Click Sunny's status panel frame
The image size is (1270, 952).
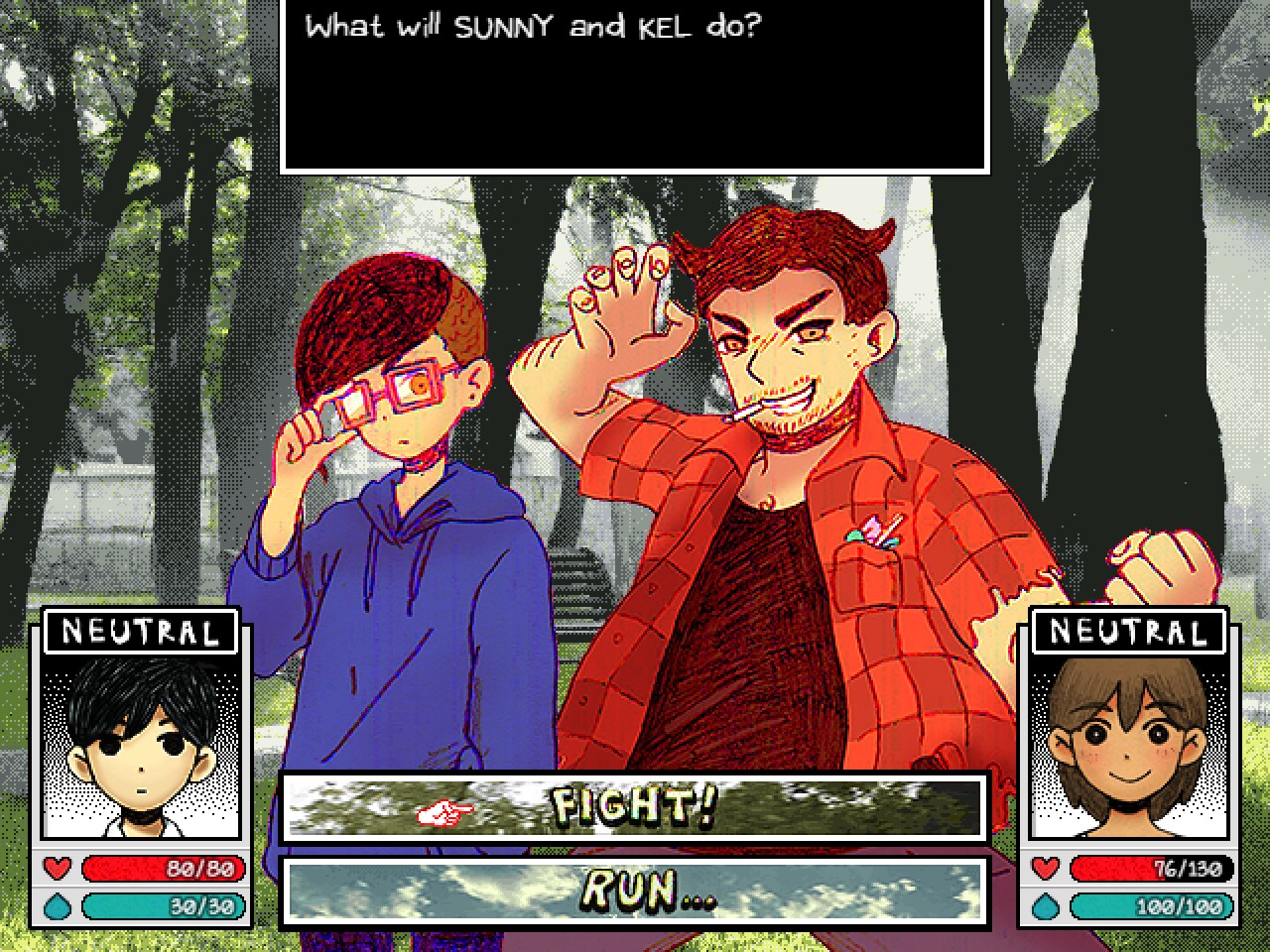pyautogui.click(x=142, y=769)
